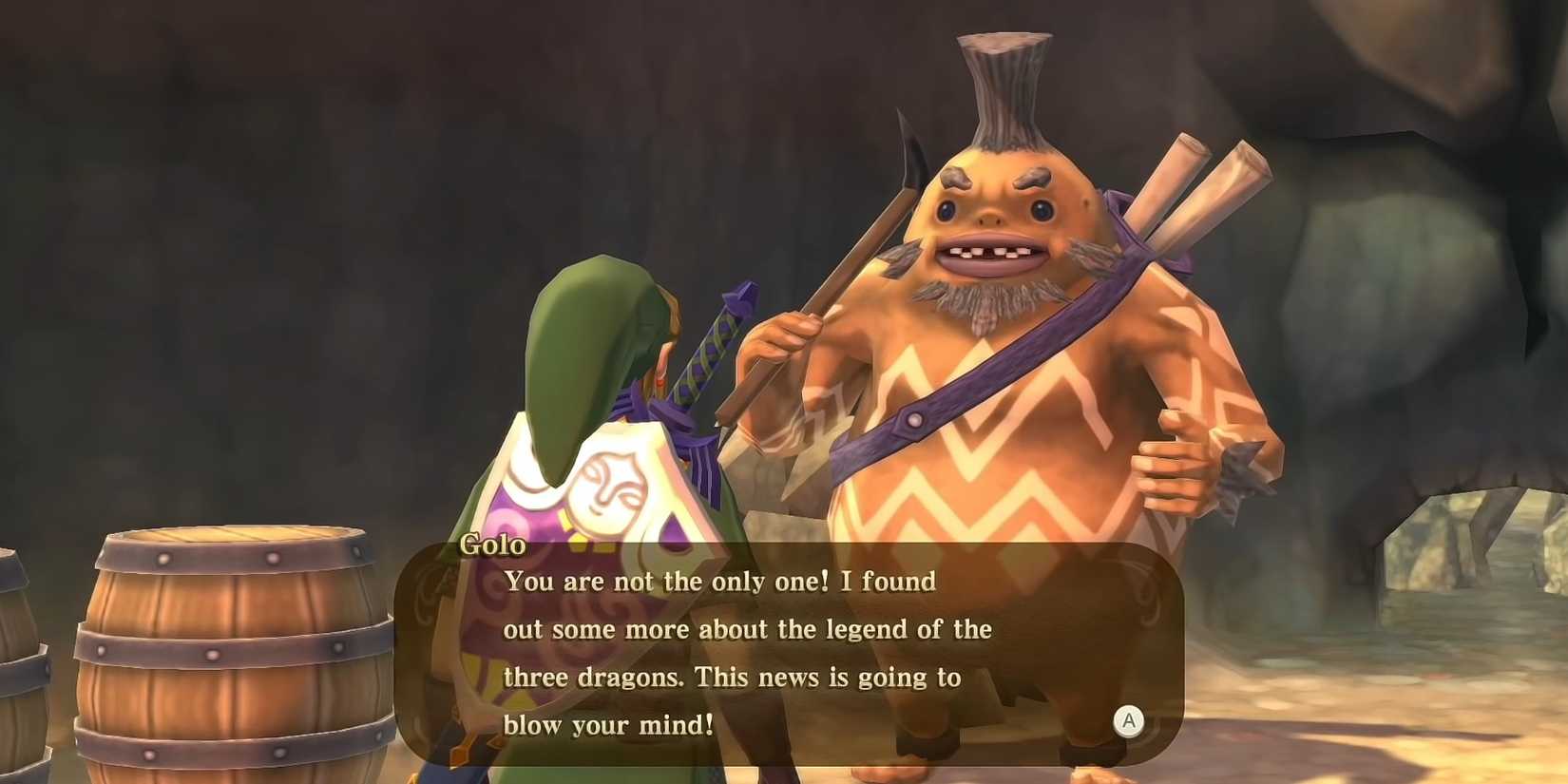Click the text 'You are not the only one!'
Screen dimensions: 1568x784
(x=665, y=581)
